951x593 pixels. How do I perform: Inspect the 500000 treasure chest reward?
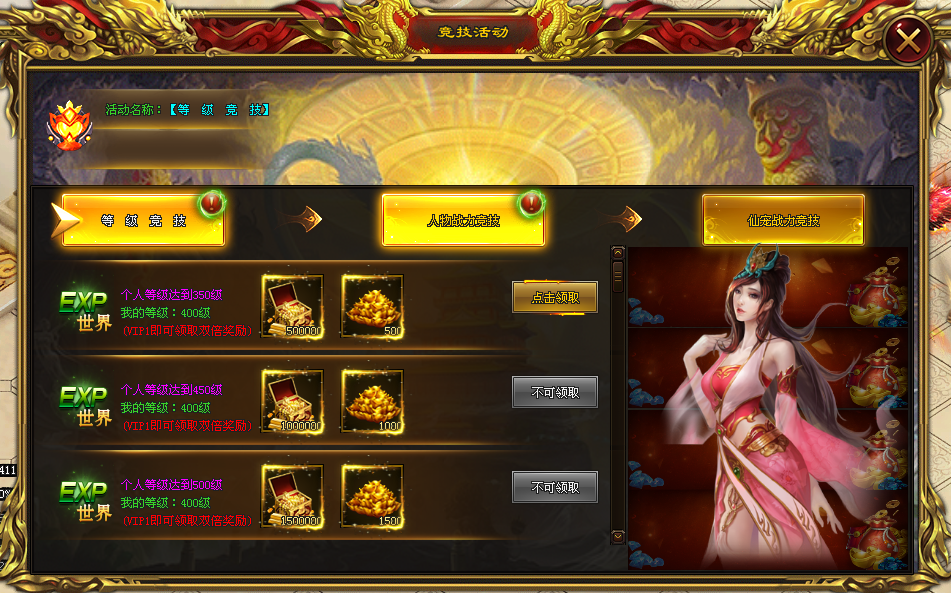coord(292,306)
